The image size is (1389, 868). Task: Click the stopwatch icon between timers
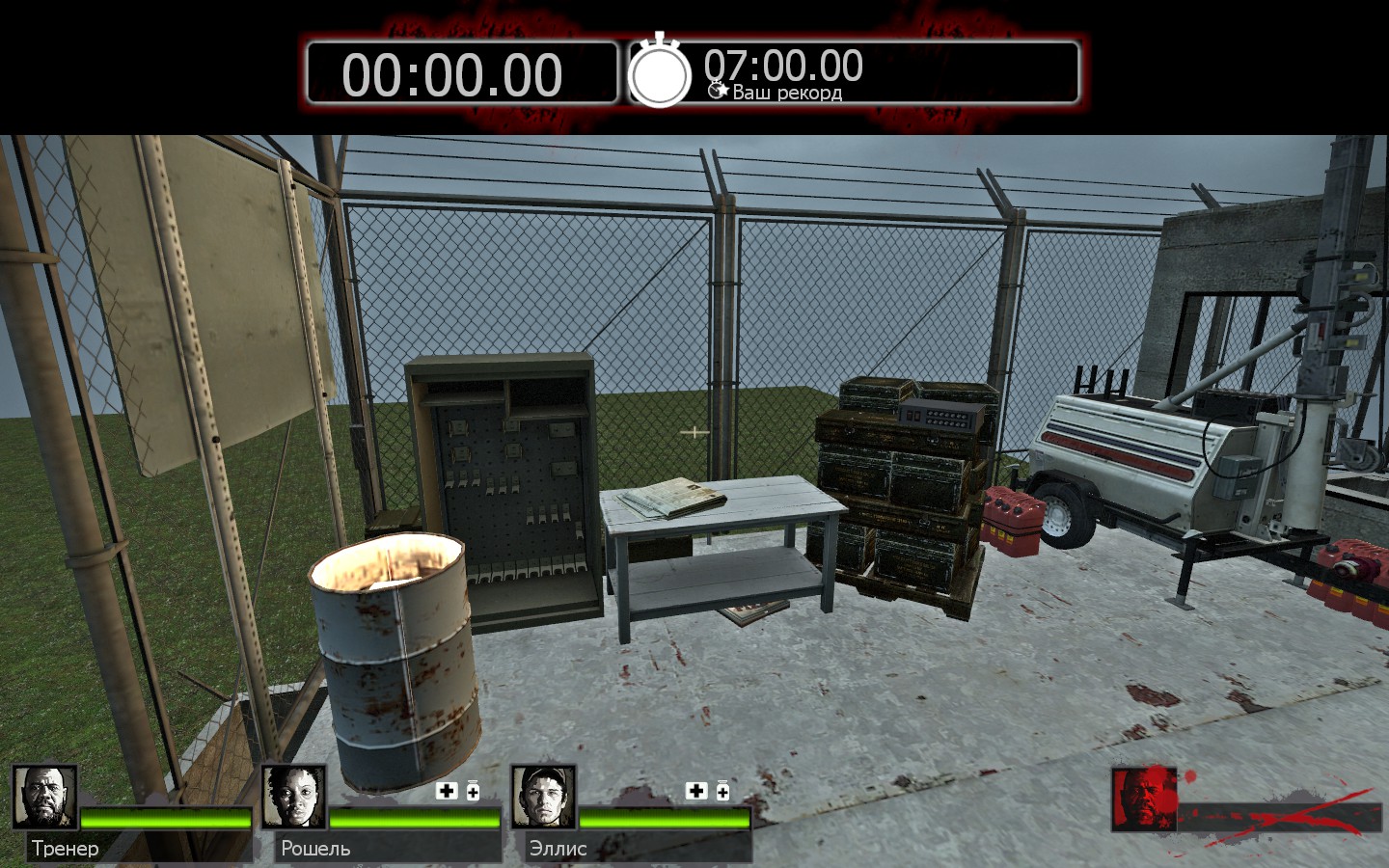[x=660, y=72]
